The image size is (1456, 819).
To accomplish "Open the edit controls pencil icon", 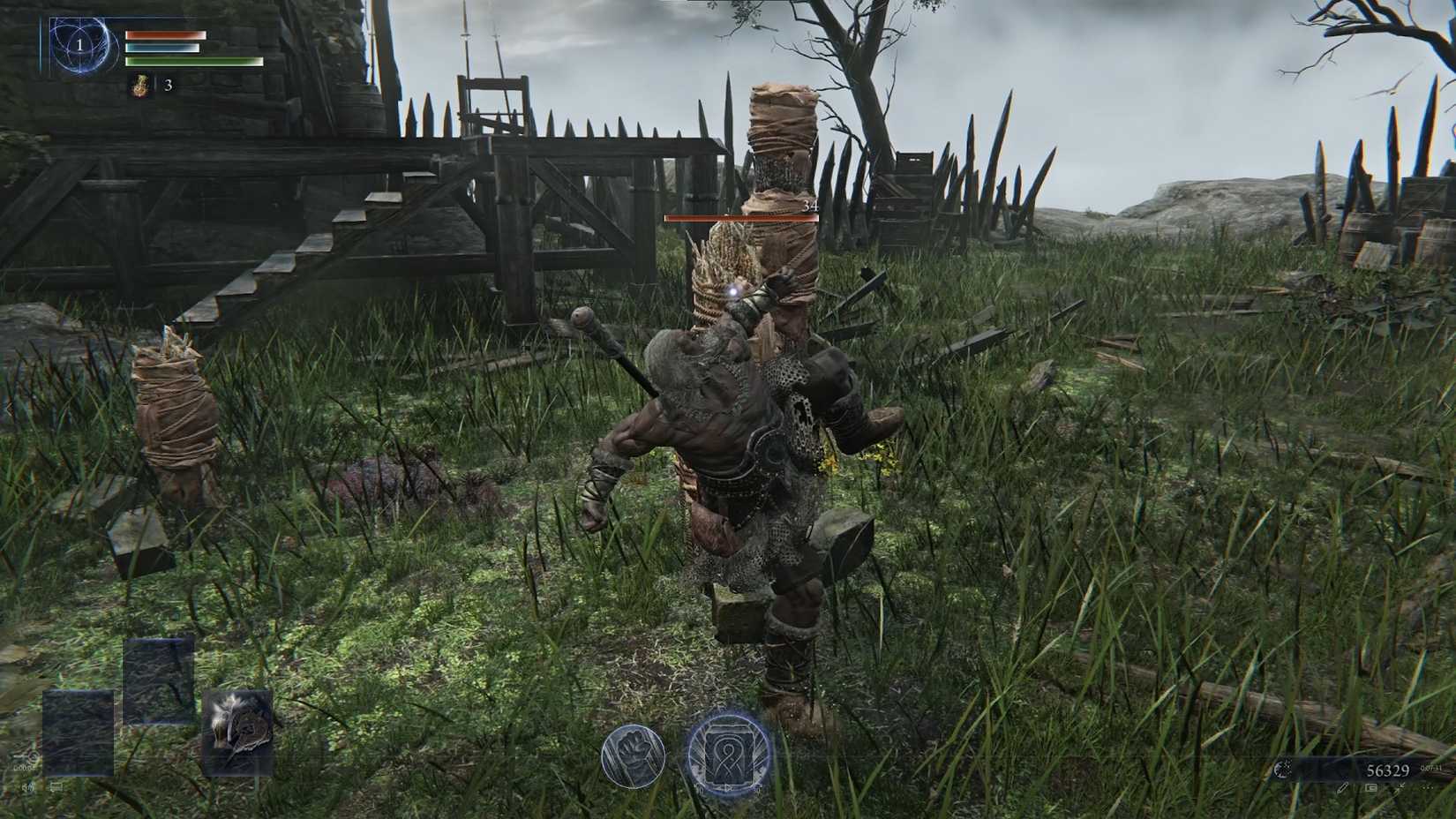I will pyautogui.click(x=1342, y=788).
